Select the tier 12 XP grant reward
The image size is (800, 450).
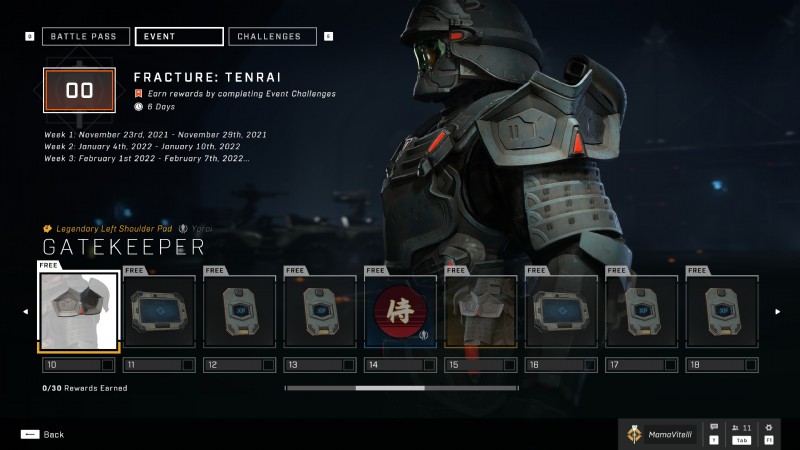(x=239, y=312)
